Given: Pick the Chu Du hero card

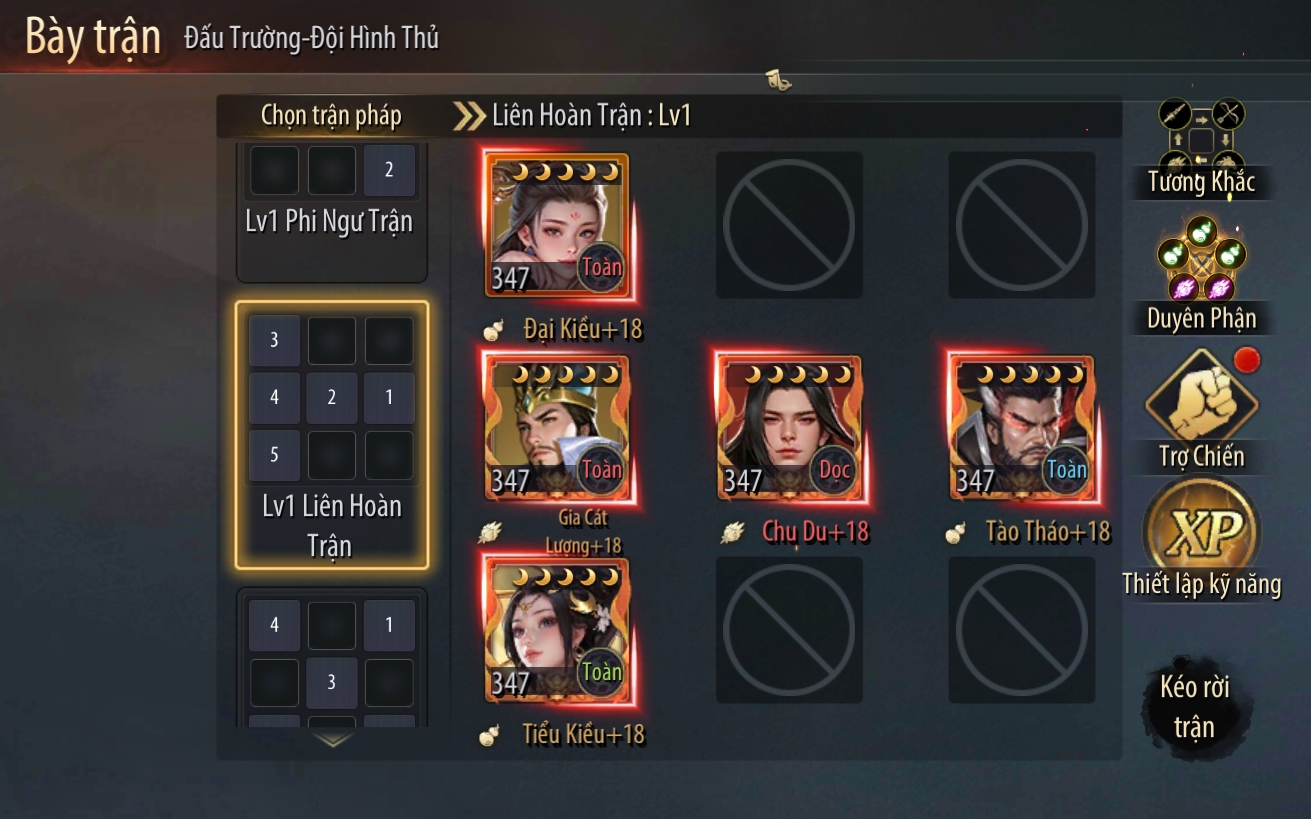Looking at the screenshot, I should click(789, 428).
